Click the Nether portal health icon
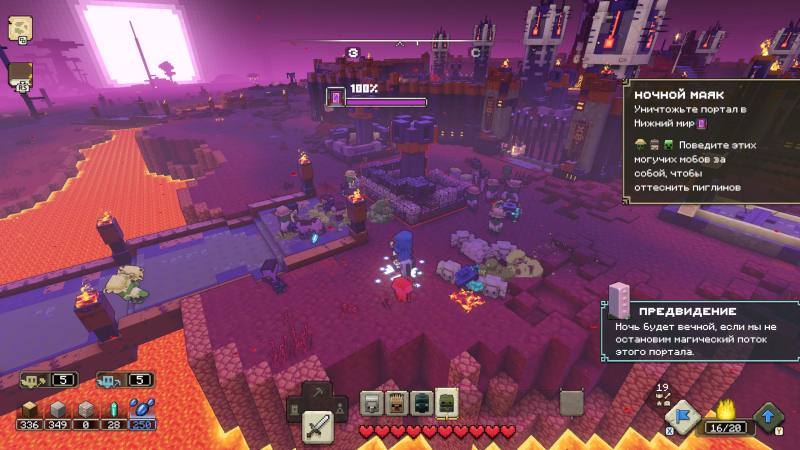 [x=337, y=97]
